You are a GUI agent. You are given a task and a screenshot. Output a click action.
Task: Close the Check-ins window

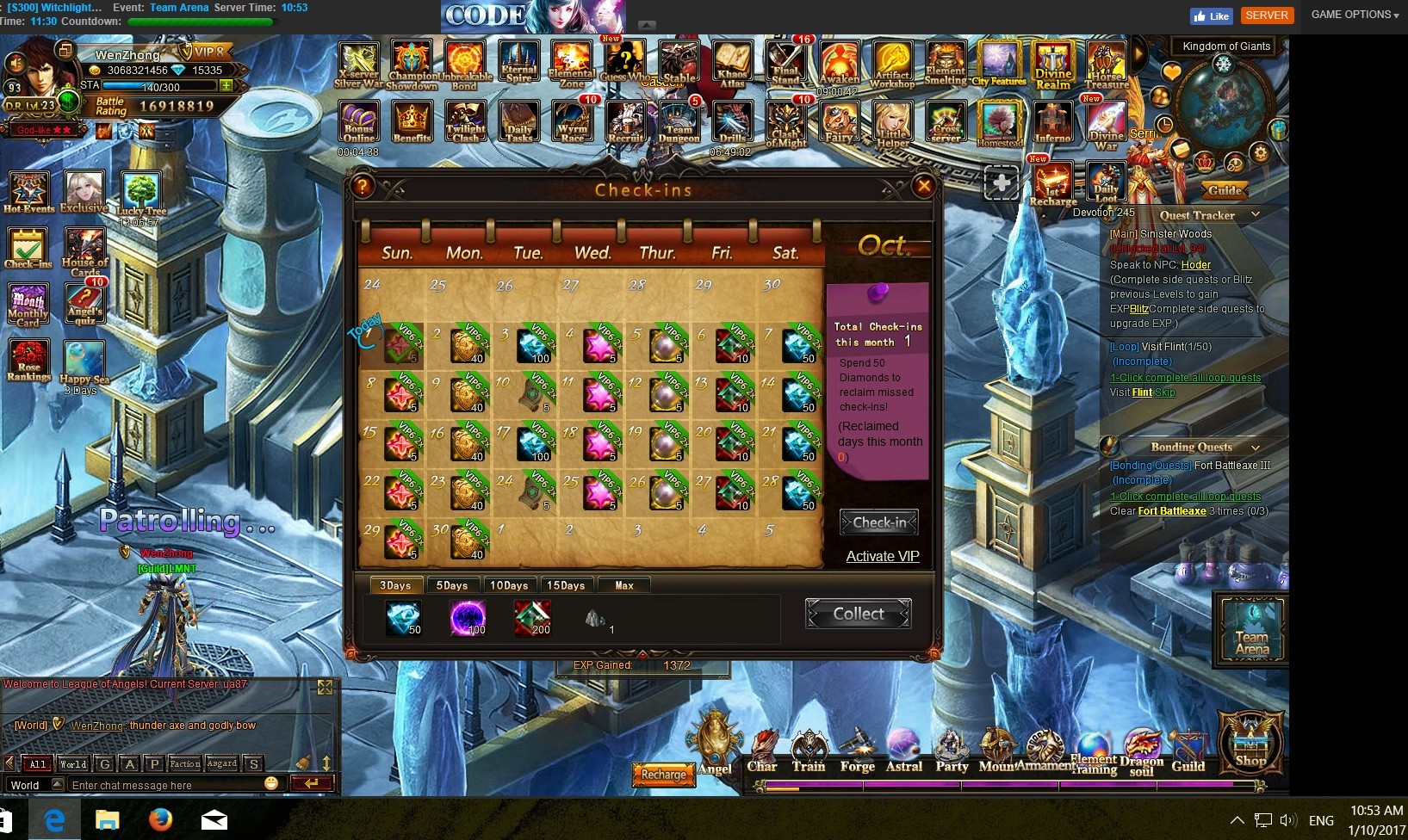click(924, 185)
